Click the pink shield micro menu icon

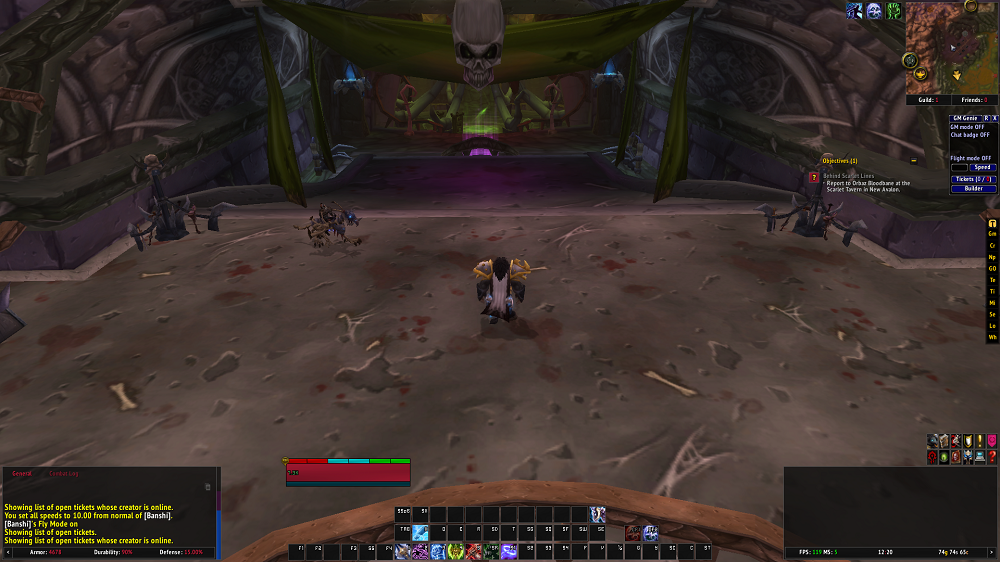991,441
